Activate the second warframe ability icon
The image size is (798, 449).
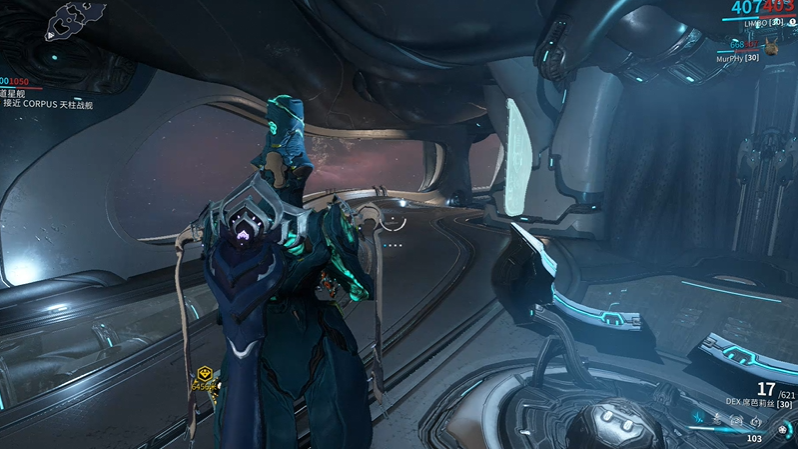point(718,419)
